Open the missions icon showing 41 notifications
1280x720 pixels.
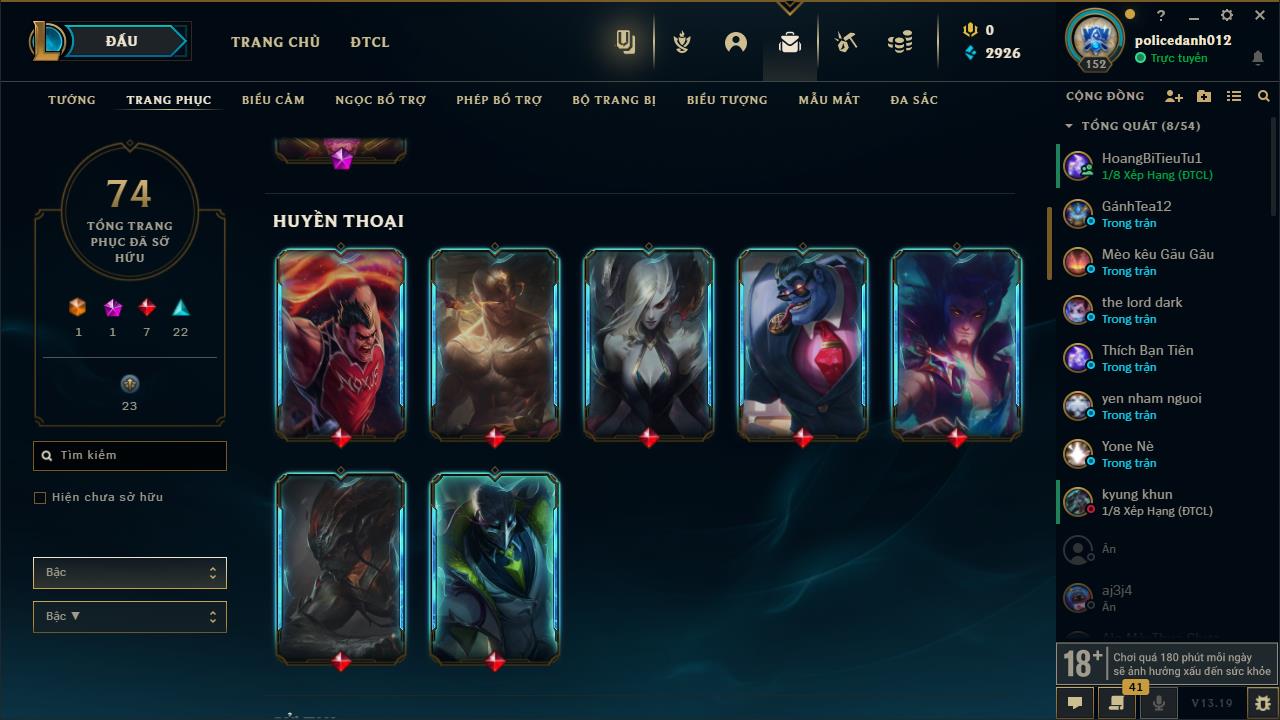click(x=1116, y=703)
